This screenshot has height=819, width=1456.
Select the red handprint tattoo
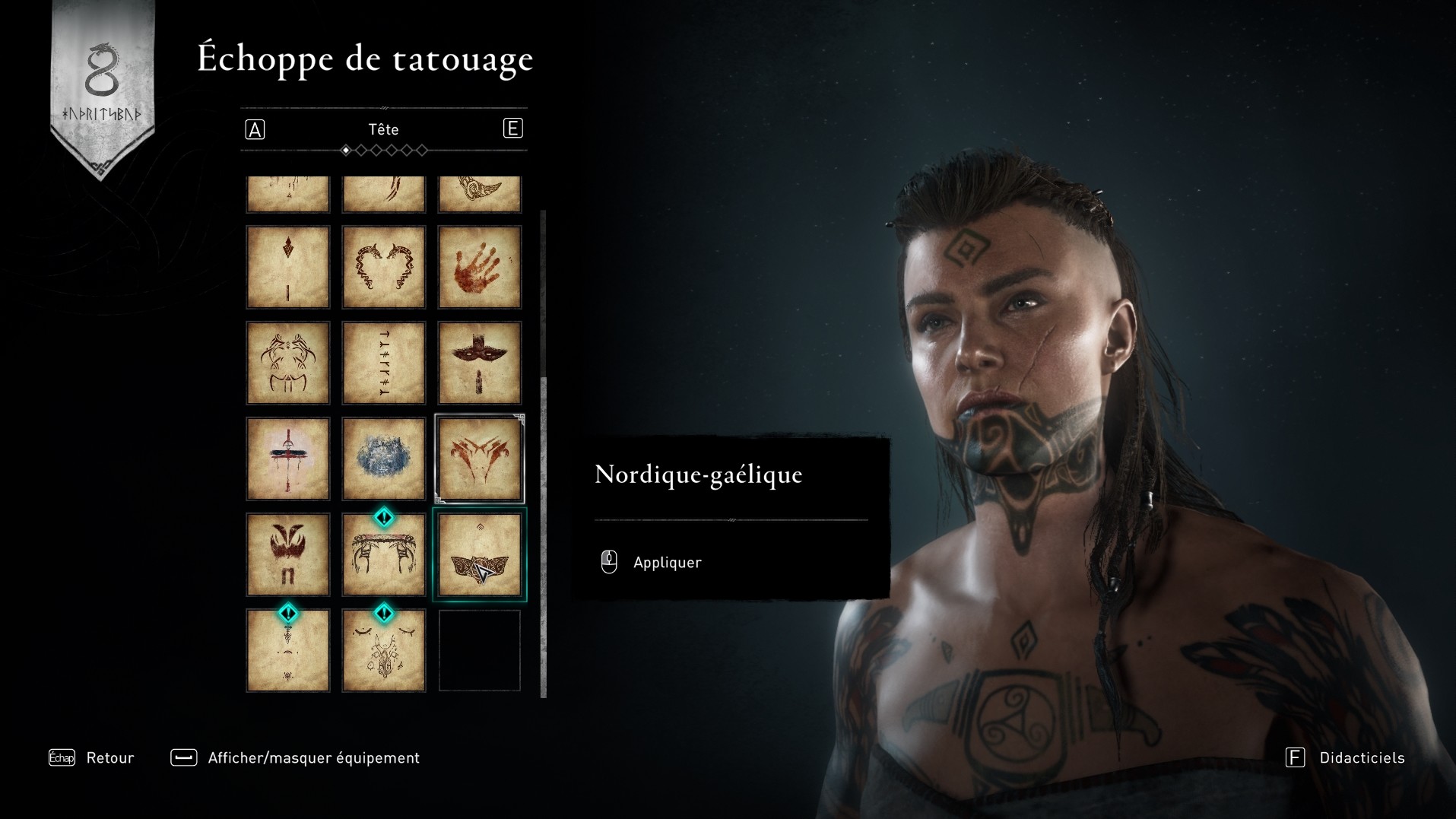click(x=479, y=267)
